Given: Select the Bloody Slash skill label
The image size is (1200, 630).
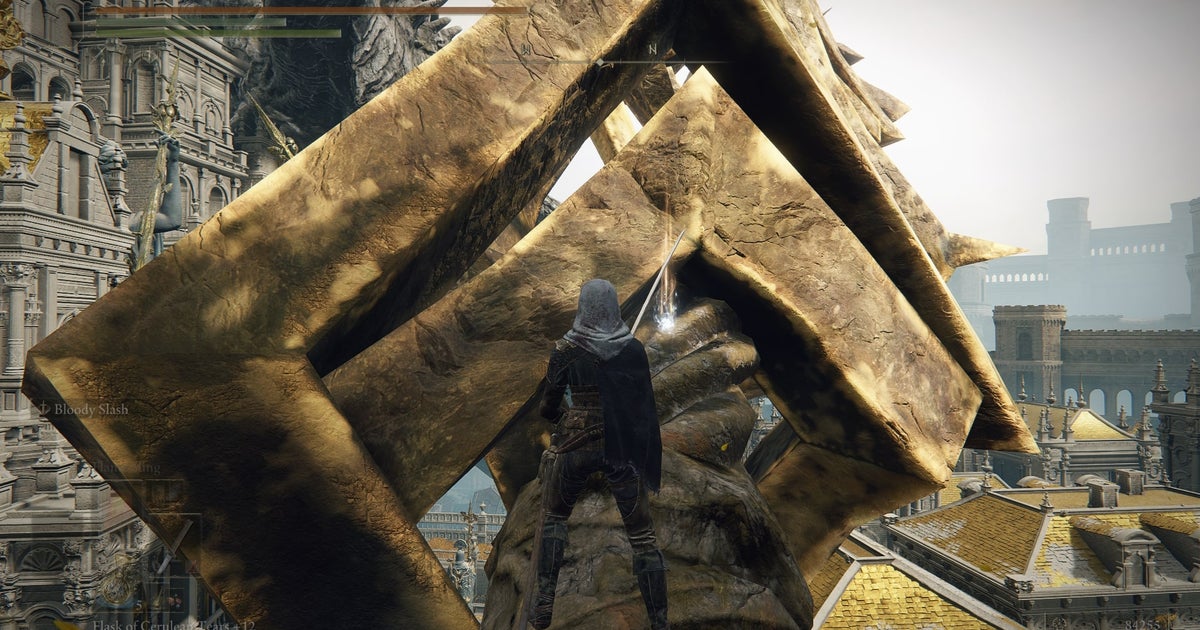Looking at the screenshot, I should 90,409.
